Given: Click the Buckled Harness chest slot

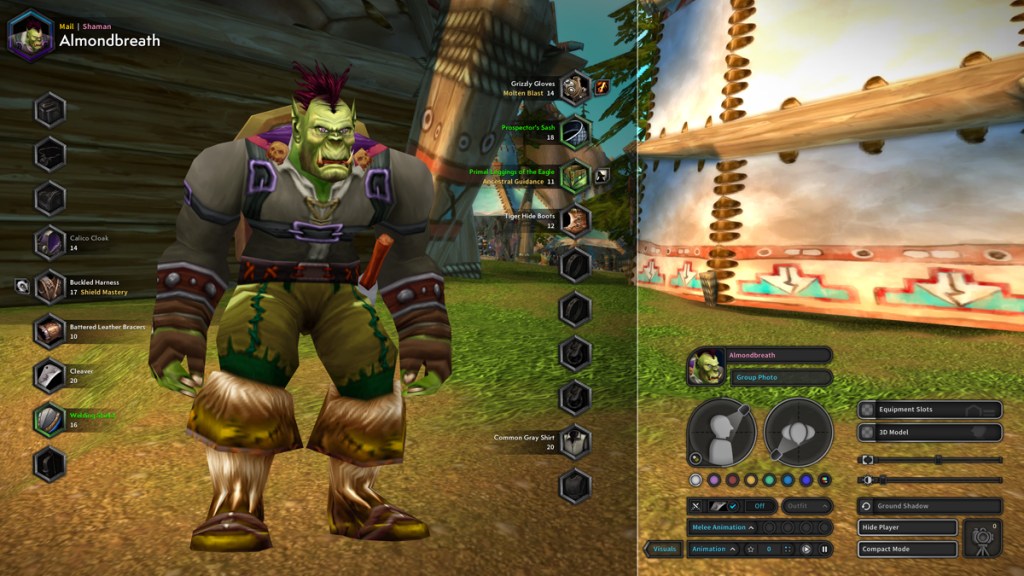Looking at the screenshot, I should click(50, 287).
